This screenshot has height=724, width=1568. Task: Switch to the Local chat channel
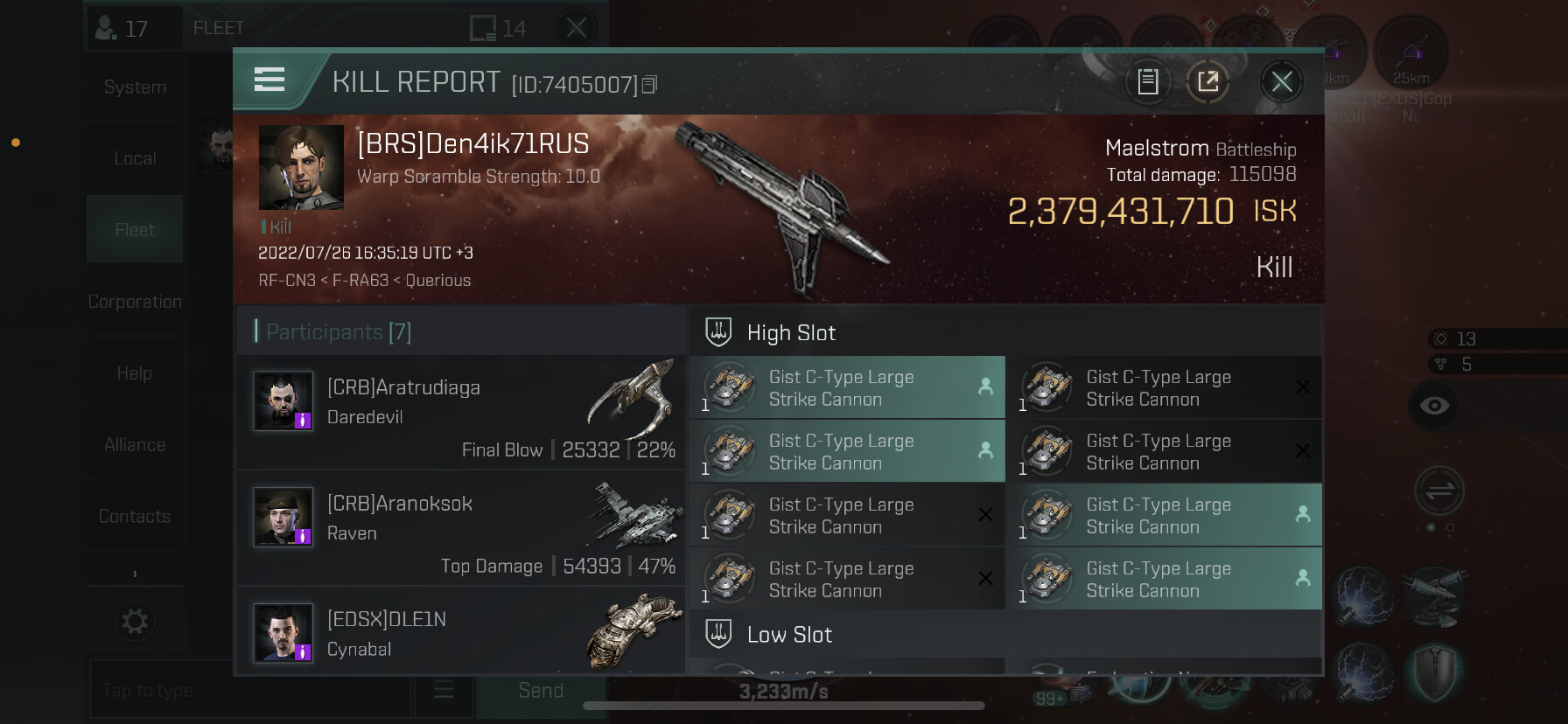coord(135,158)
